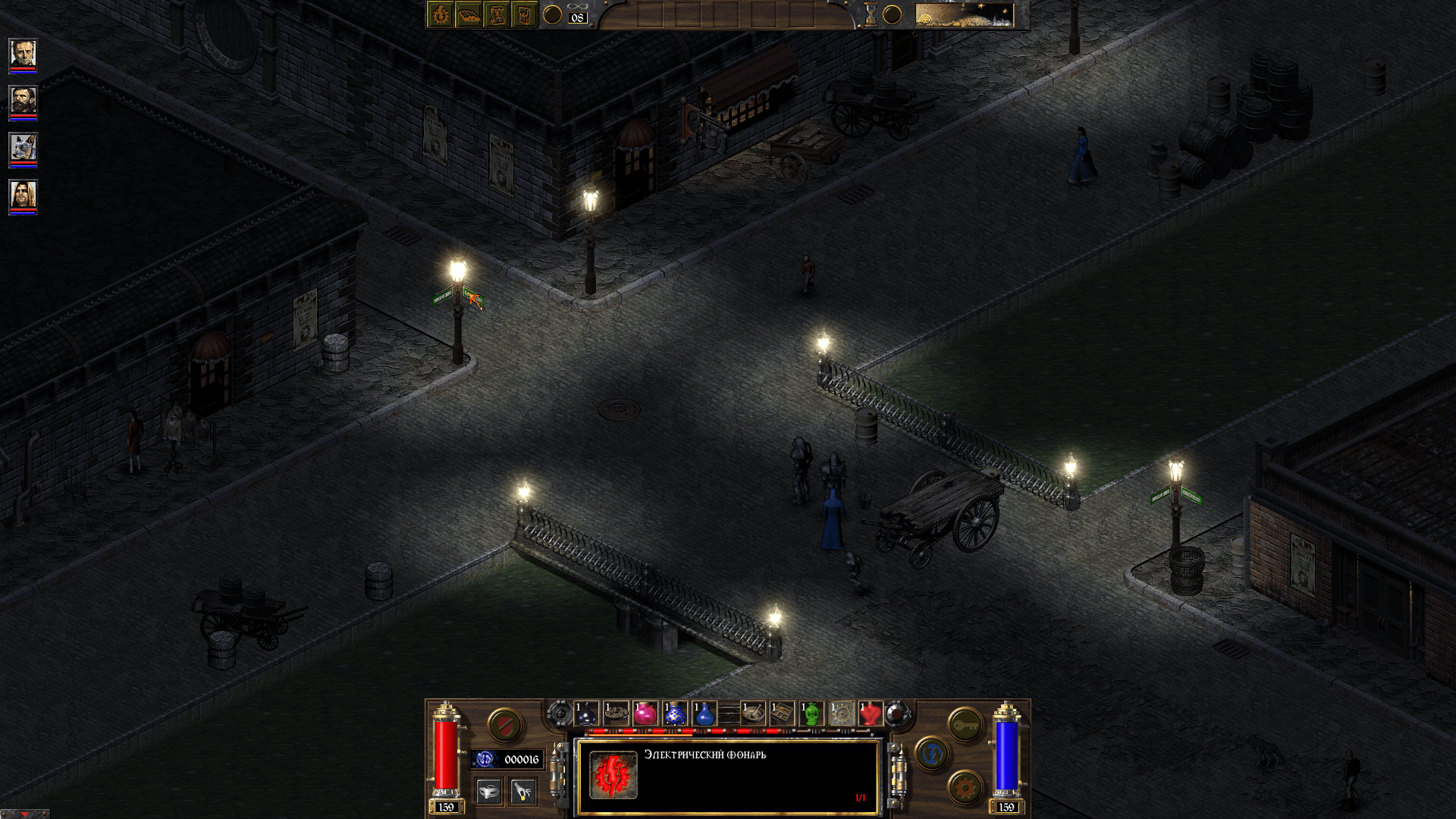The image size is (1456, 819).
Task: Select the green poison bottle quick slot
Action: click(810, 714)
